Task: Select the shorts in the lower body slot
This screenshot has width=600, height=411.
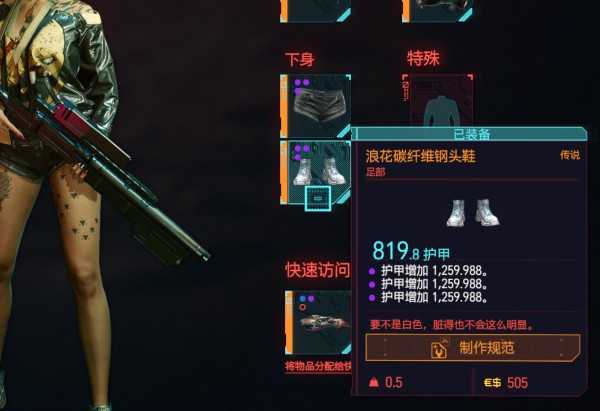Action: (x=317, y=104)
